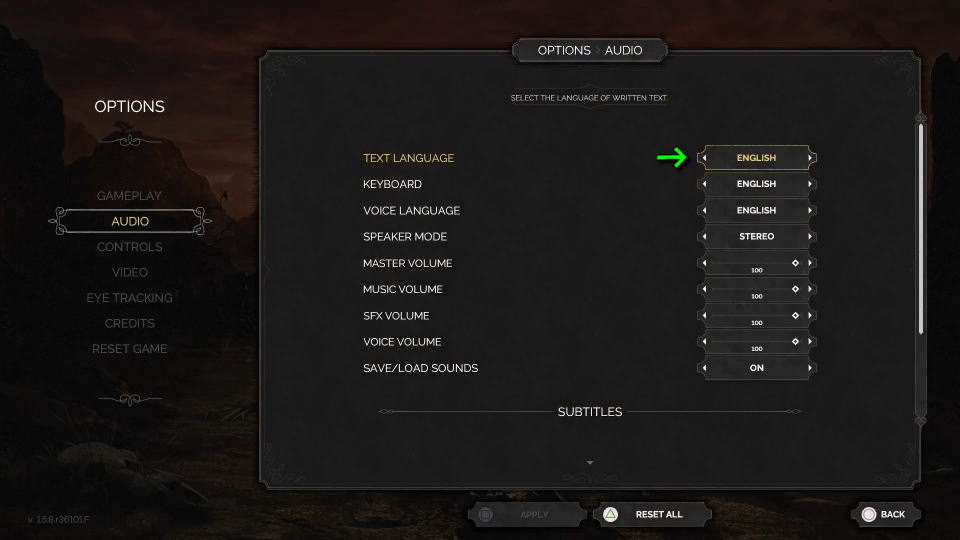Click the Music Volume slider
The image size is (960, 540).
point(756,289)
